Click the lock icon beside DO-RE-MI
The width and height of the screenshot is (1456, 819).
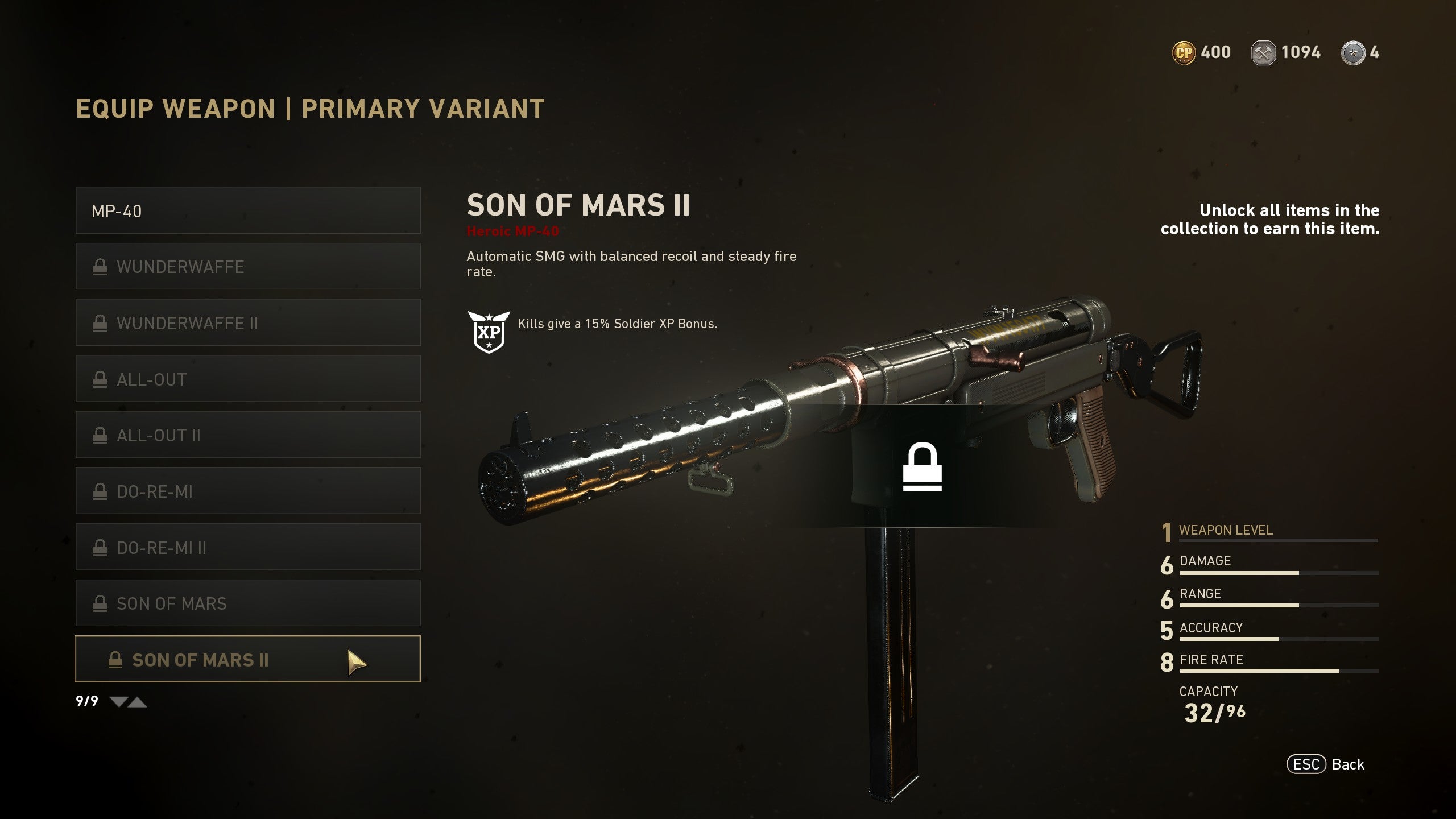(101, 491)
